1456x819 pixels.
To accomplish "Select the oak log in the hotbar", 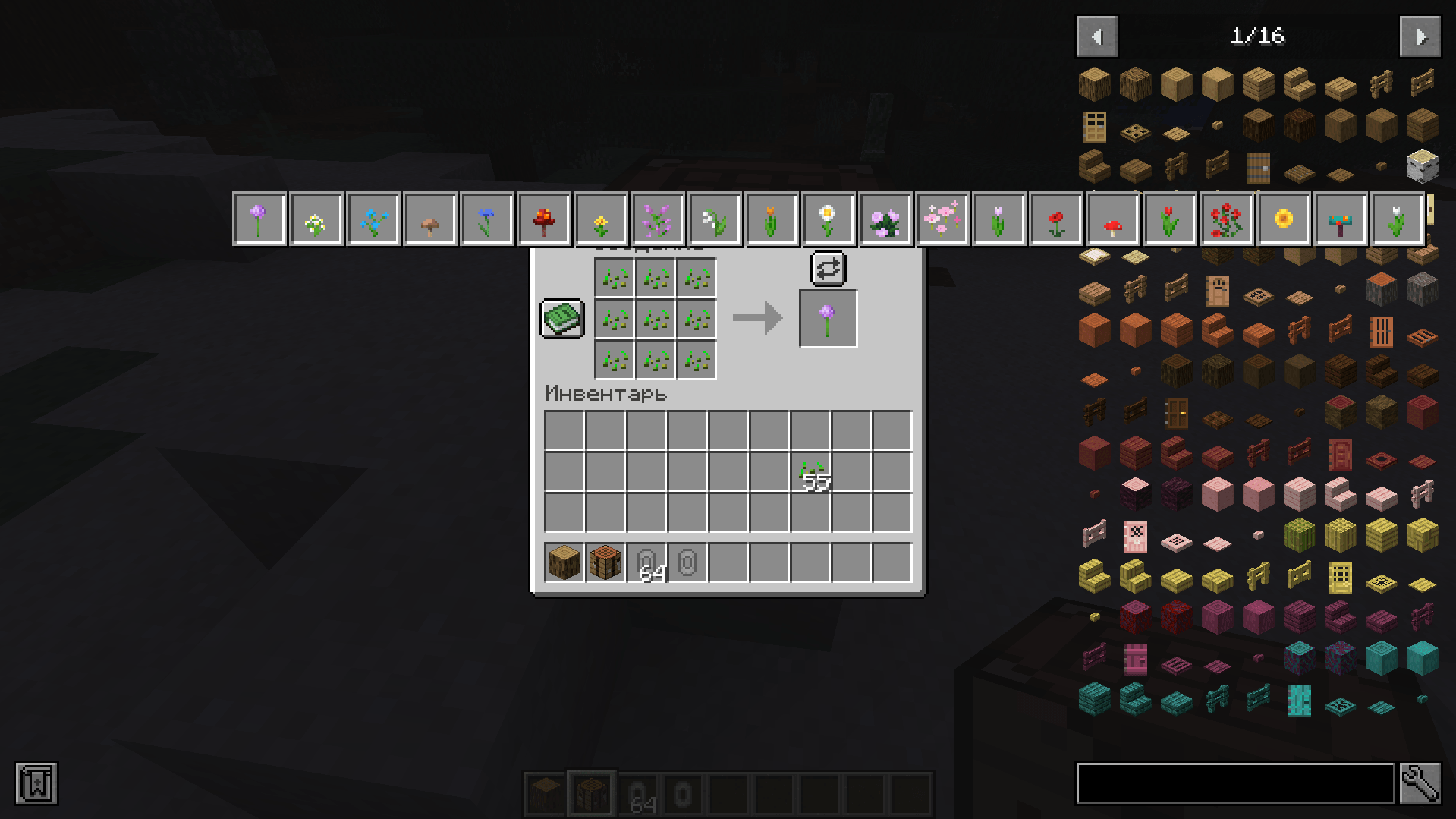I will click(x=542, y=792).
